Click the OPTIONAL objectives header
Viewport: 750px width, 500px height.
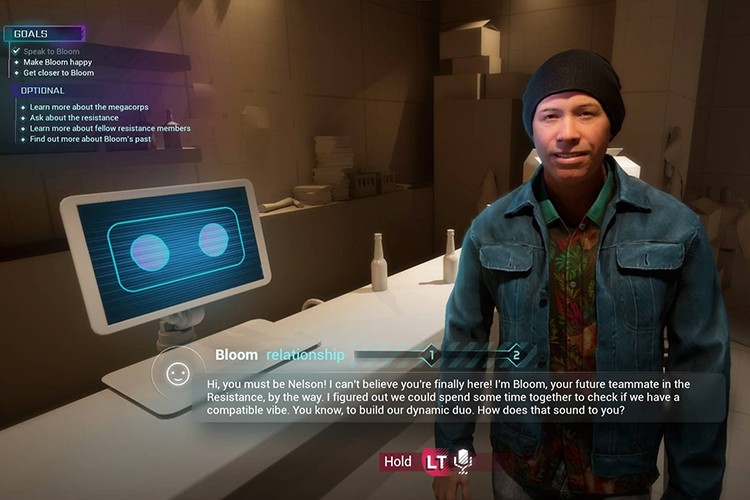click(x=43, y=90)
